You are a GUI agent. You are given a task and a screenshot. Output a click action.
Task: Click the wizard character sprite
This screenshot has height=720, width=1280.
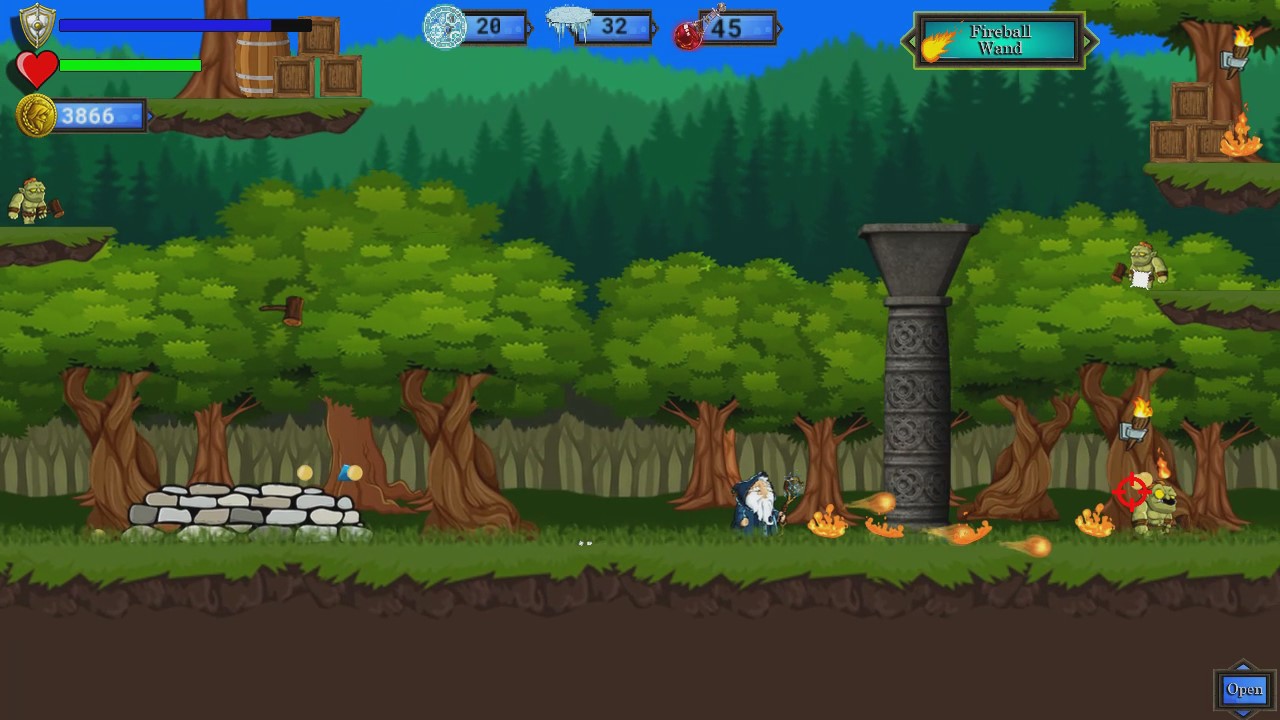point(757,503)
